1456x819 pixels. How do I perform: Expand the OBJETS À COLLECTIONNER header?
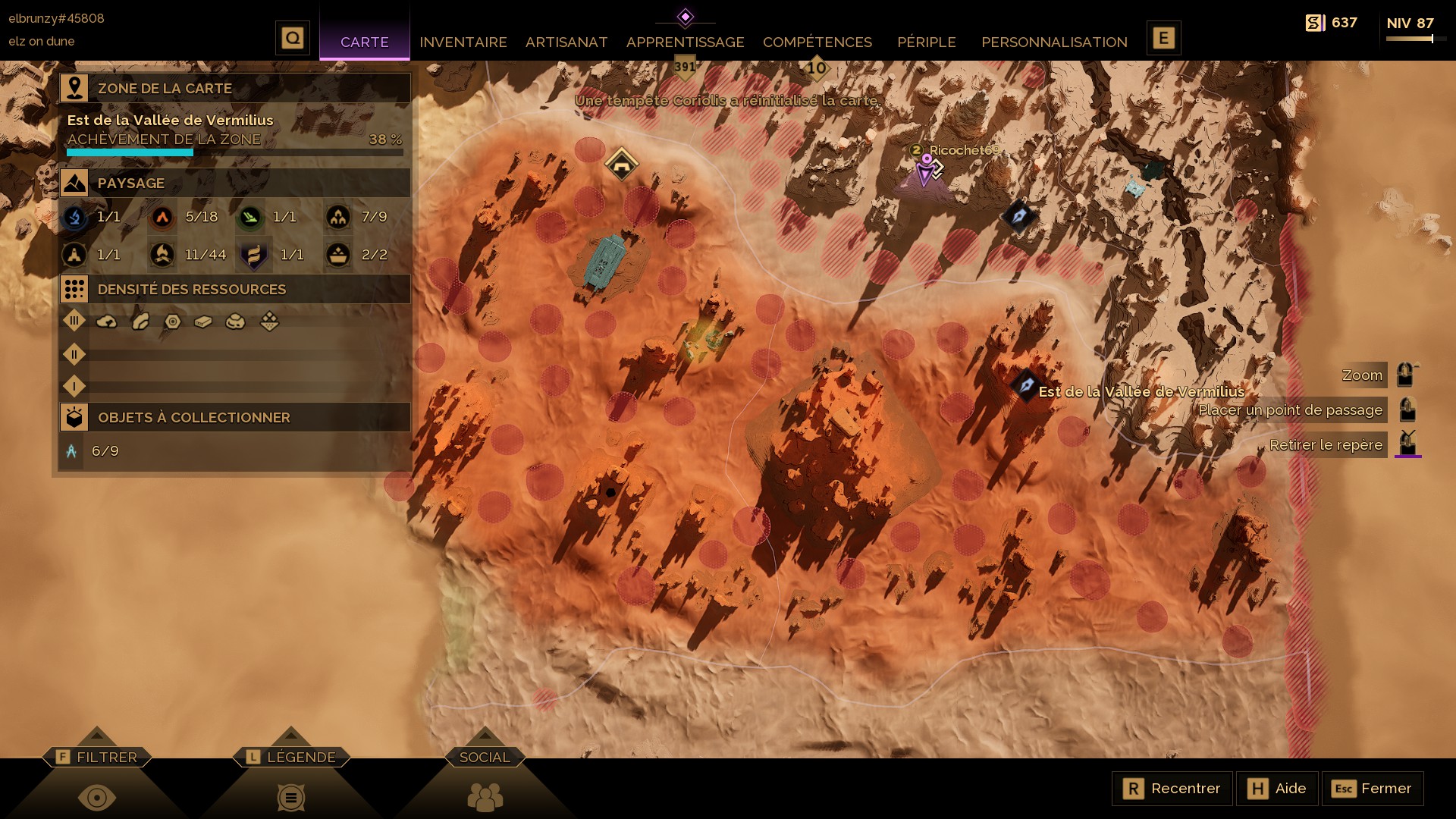coord(235,417)
